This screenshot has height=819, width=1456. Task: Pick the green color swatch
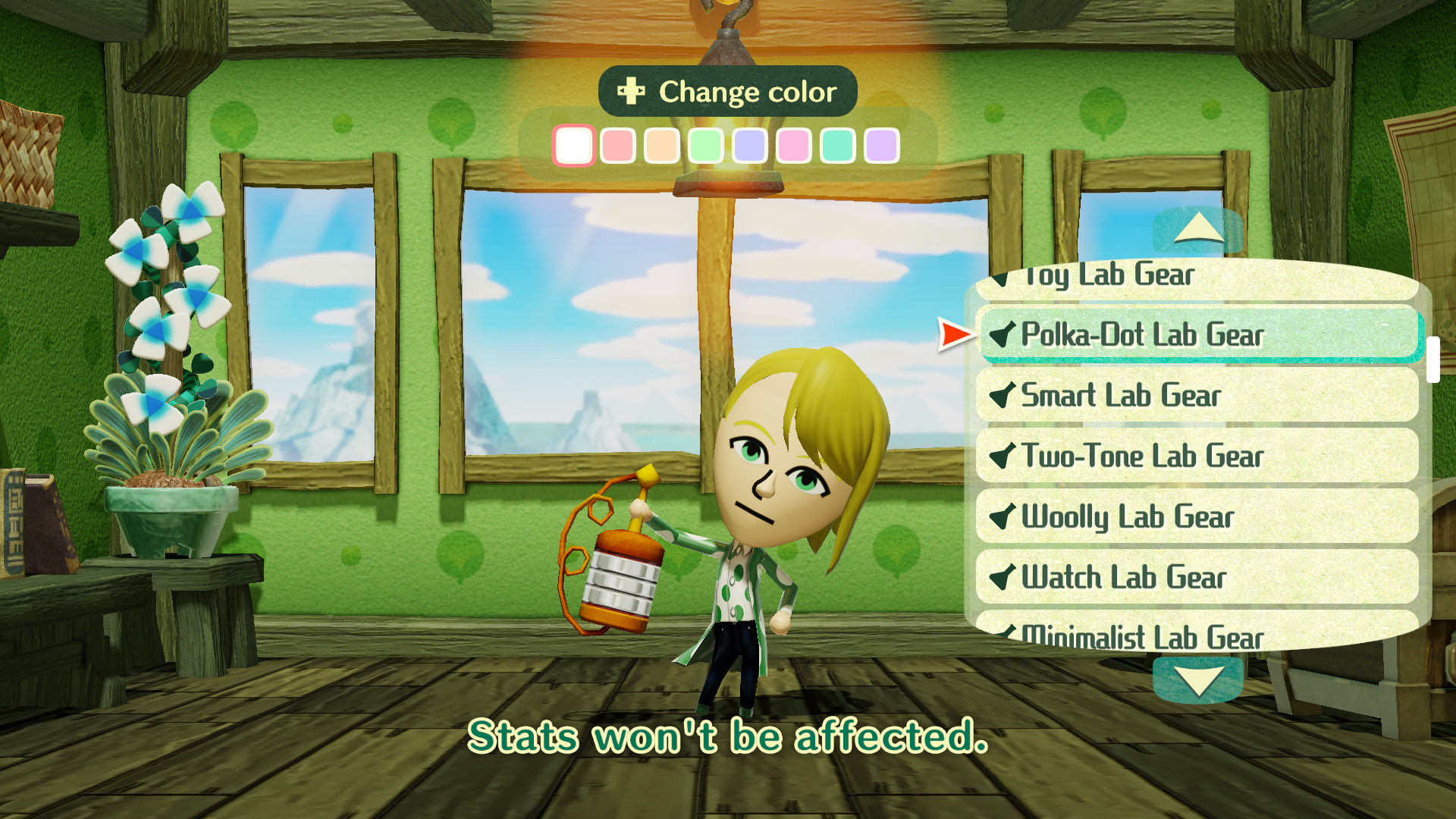coord(704,146)
